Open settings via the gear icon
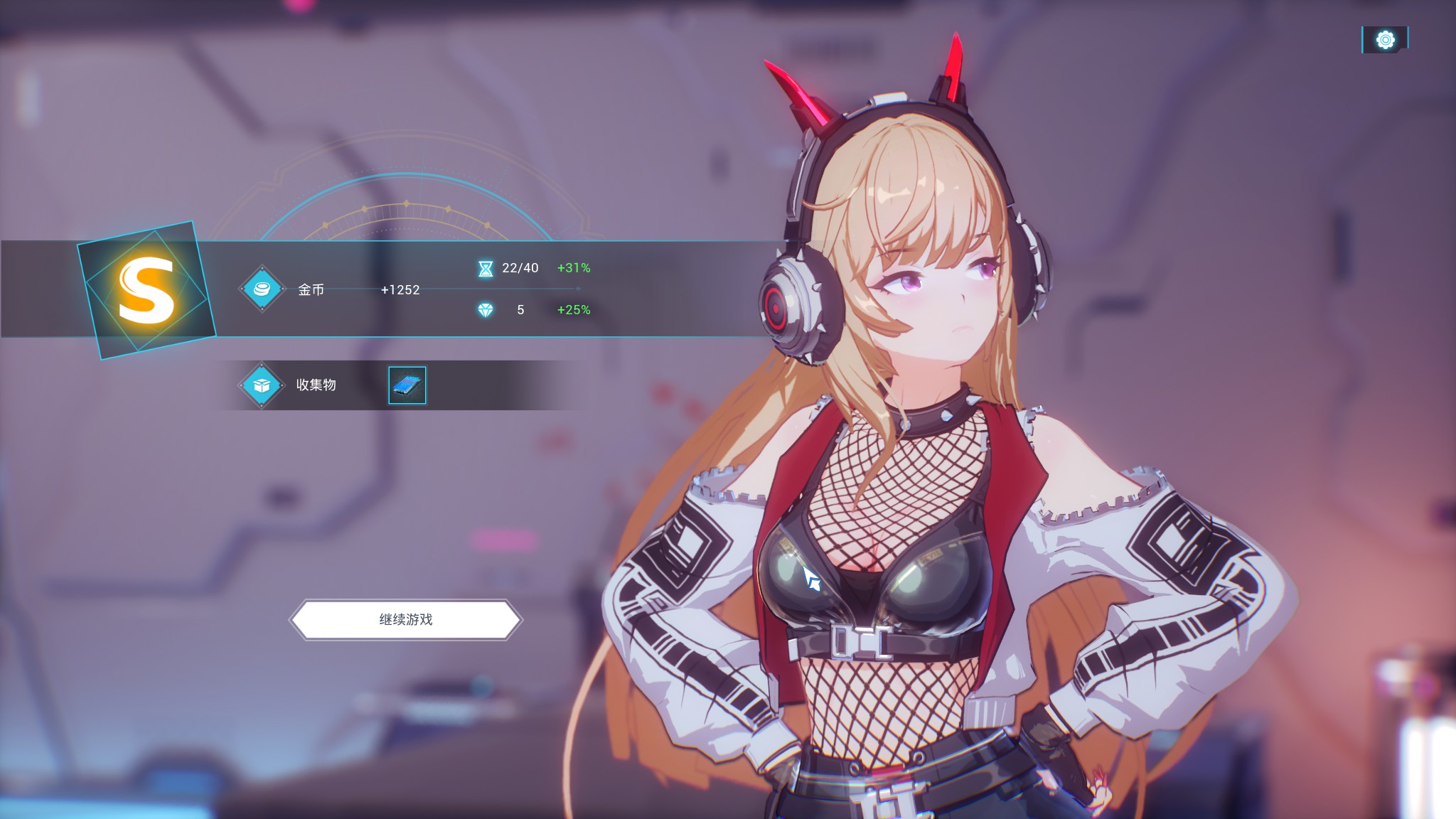This screenshot has width=1456, height=819. pos(1385,40)
